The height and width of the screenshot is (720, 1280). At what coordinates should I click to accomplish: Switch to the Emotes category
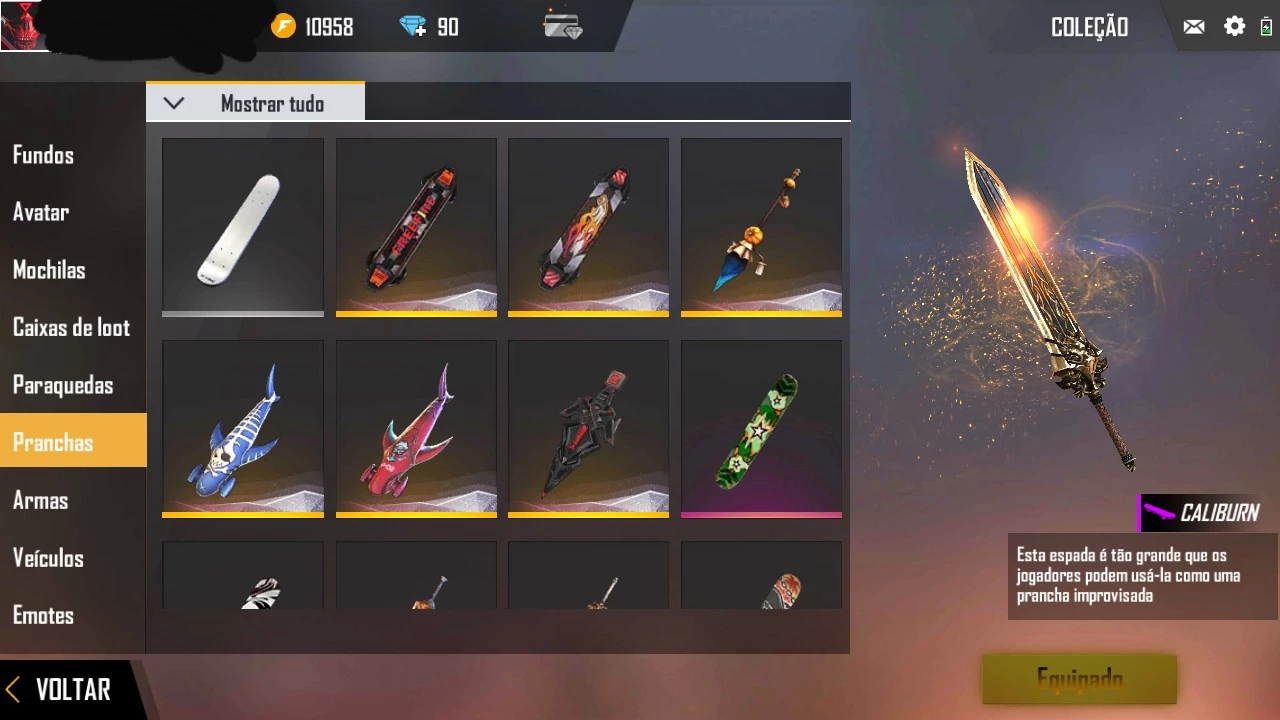point(44,615)
